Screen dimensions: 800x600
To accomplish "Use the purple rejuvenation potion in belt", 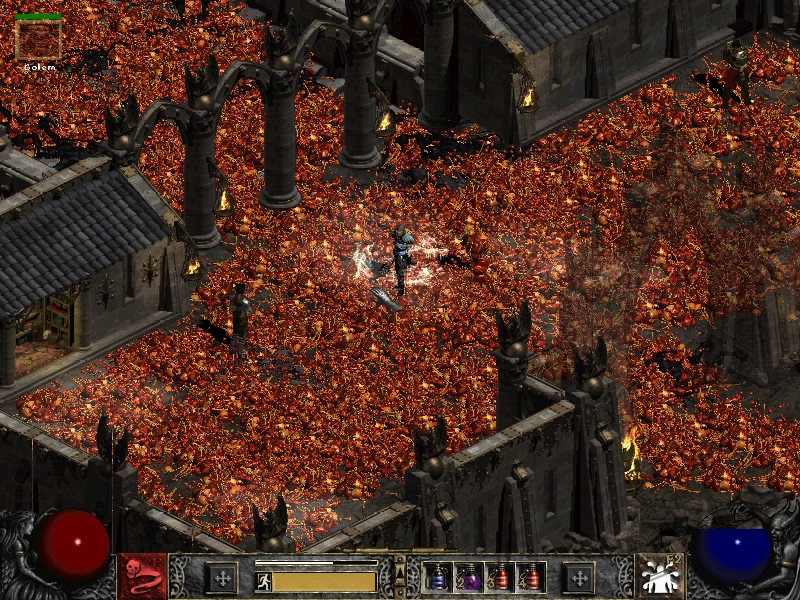I will (x=468, y=577).
